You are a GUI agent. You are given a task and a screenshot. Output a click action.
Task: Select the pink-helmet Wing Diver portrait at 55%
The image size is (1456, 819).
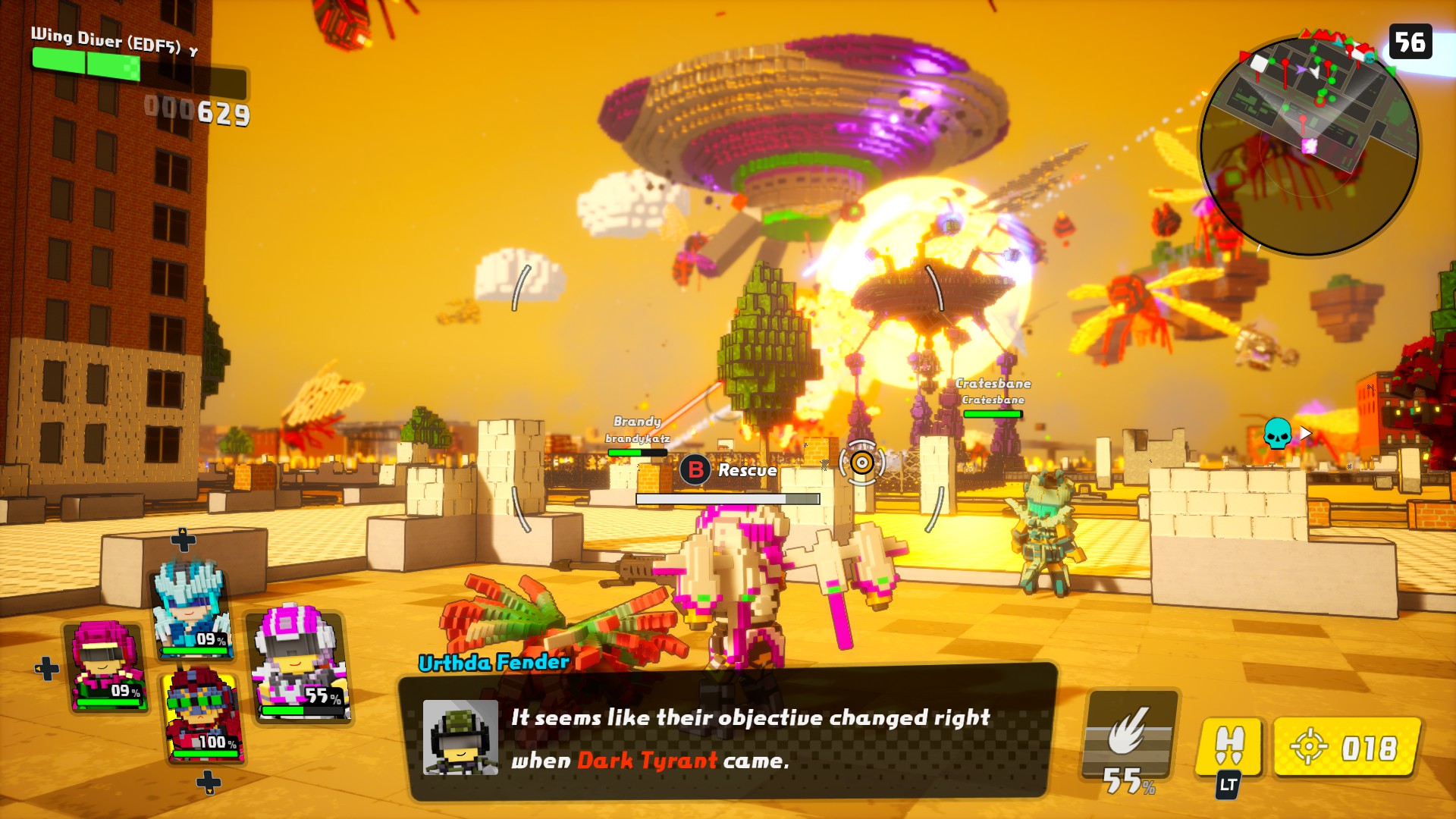coord(300,664)
